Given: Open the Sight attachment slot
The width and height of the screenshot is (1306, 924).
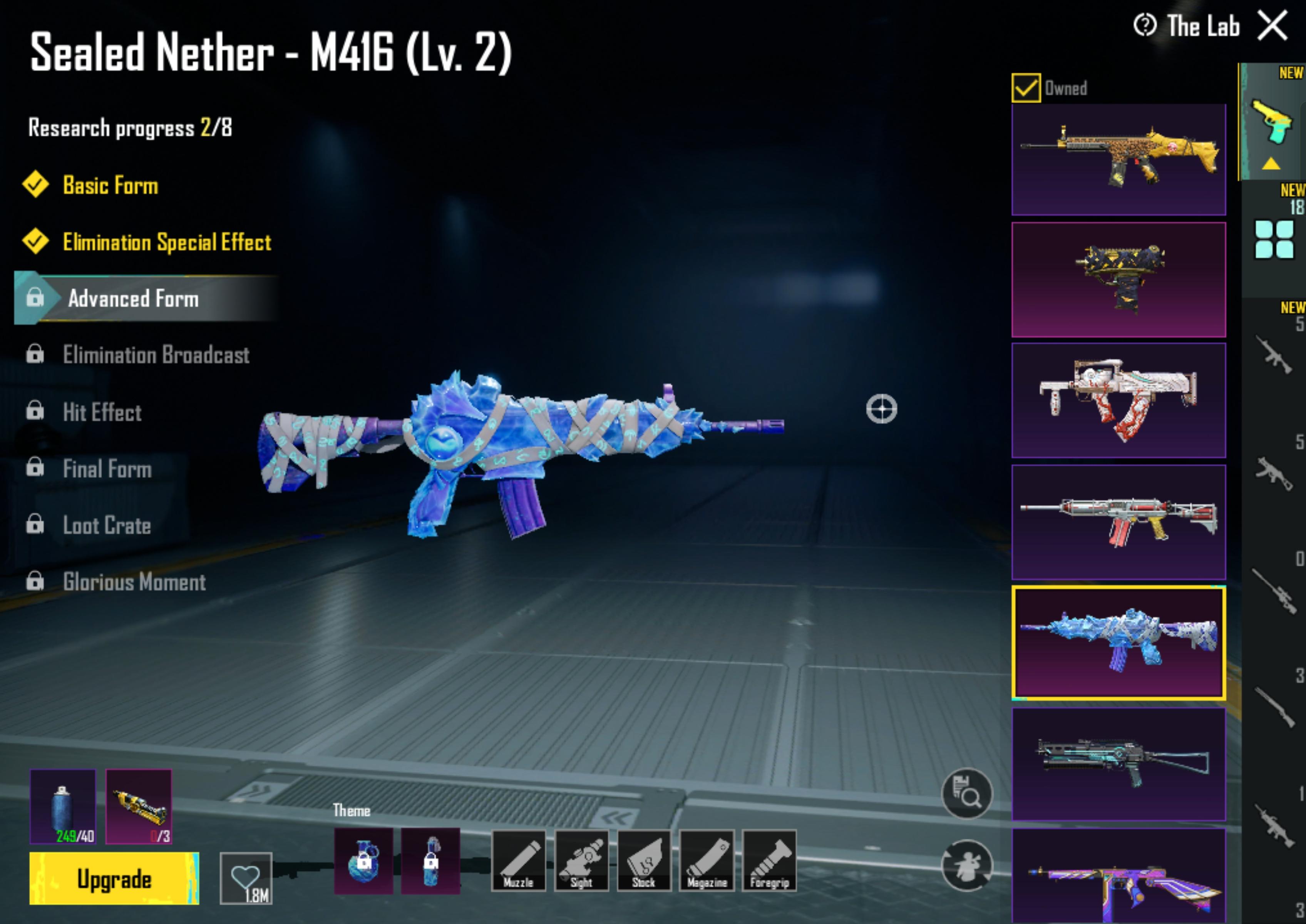Looking at the screenshot, I should pos(581,860).
